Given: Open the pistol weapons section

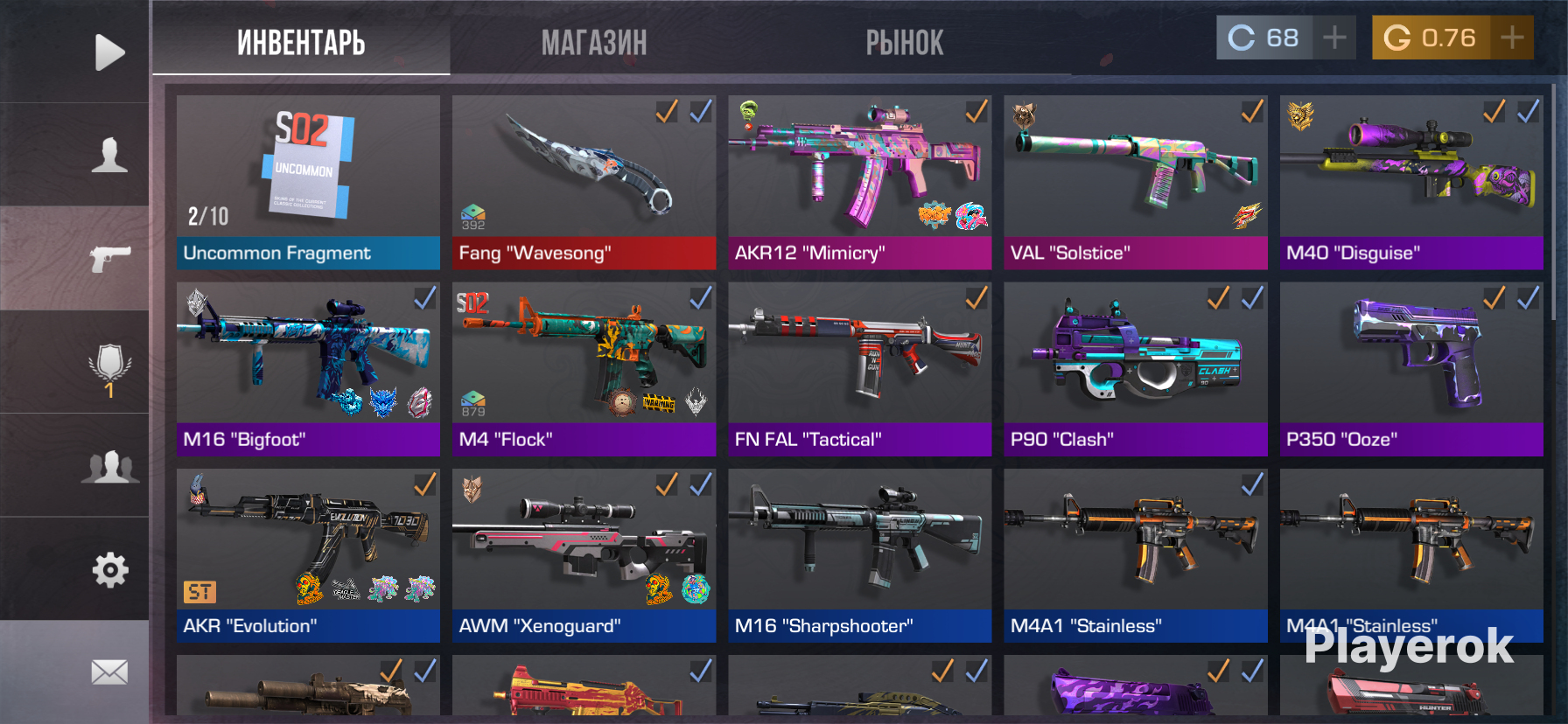Looking at the screenshot, I should pos(109,258).
